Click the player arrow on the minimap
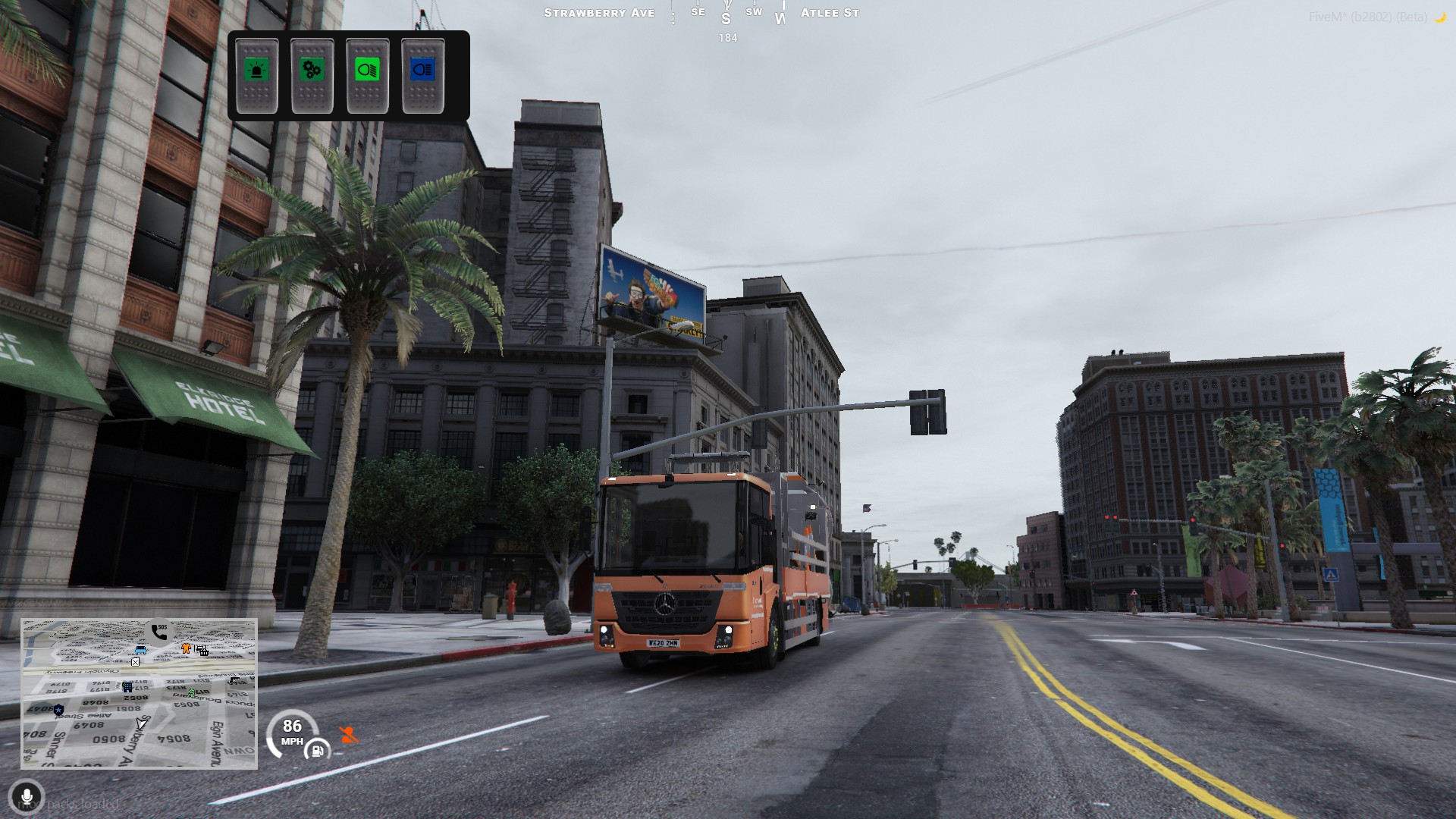The image size is (1456, 819). 142,723
